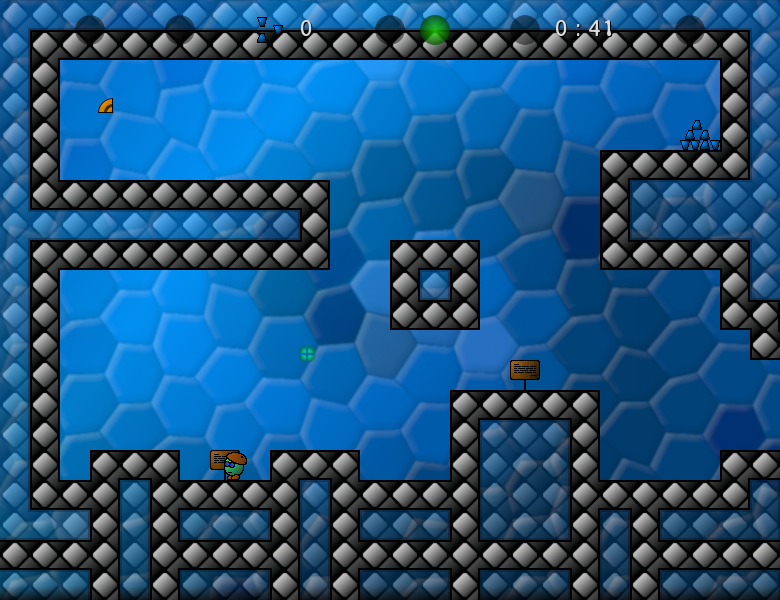Click the blue crystal counter icon
Viewport: 780px width, 600px height.
(x=267, y=30)
